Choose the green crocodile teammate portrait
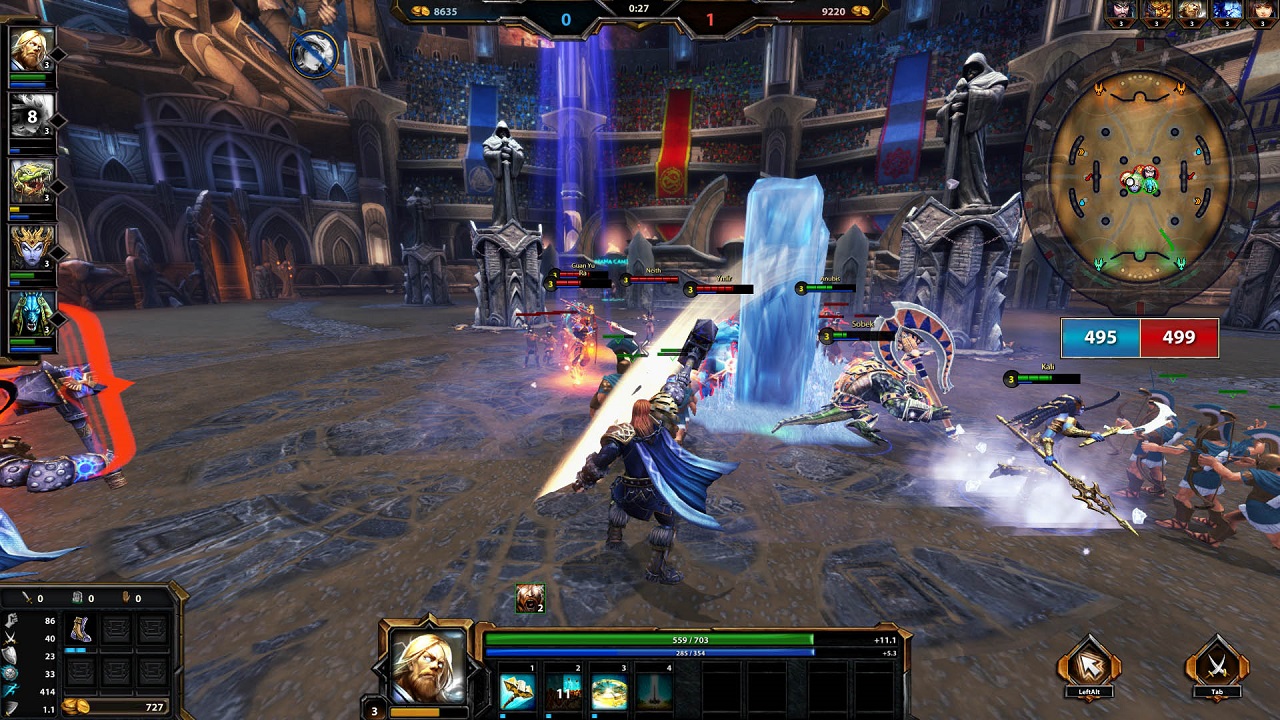The image size is (1280, 720). [x=30, y=184]
